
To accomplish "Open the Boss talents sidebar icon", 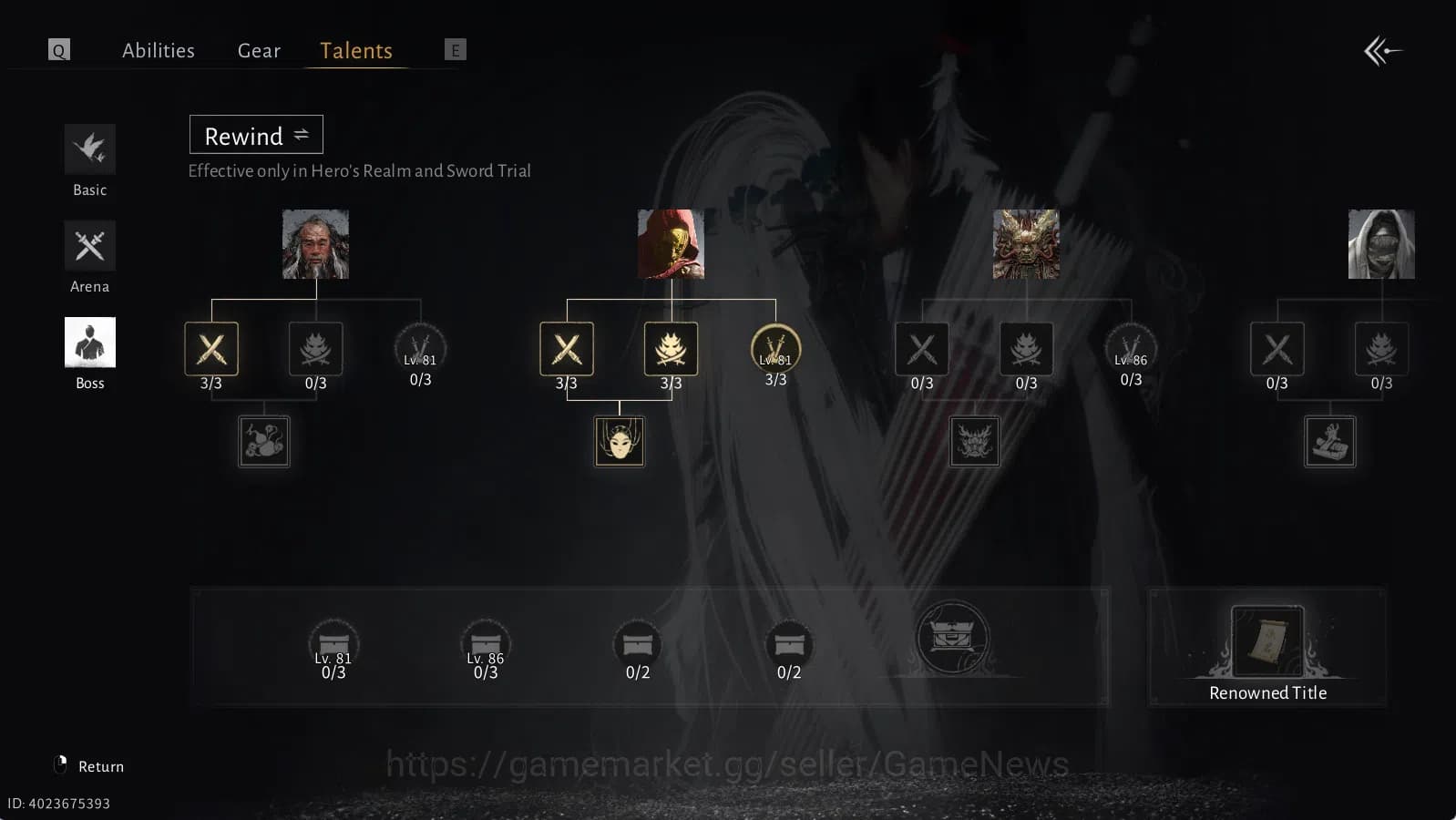I will (88, 342).
